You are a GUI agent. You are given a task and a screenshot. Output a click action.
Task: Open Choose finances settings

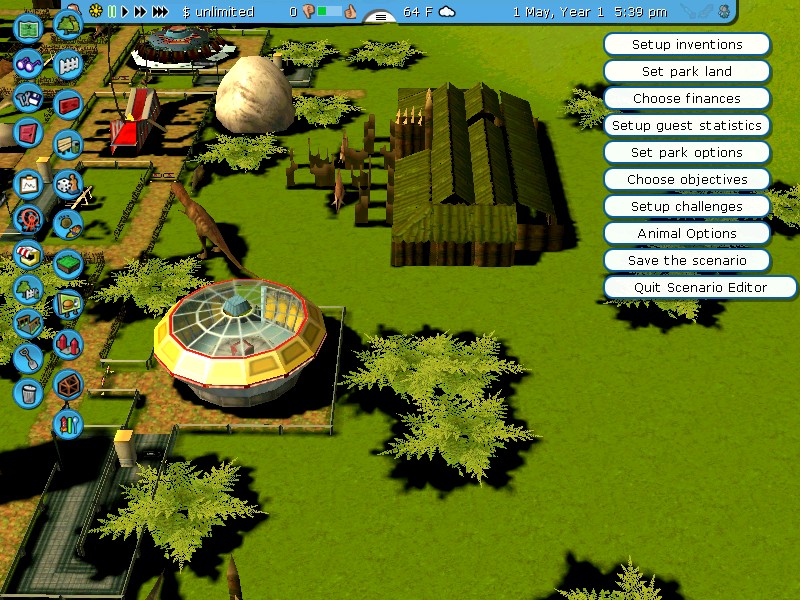tap(686, 99)
